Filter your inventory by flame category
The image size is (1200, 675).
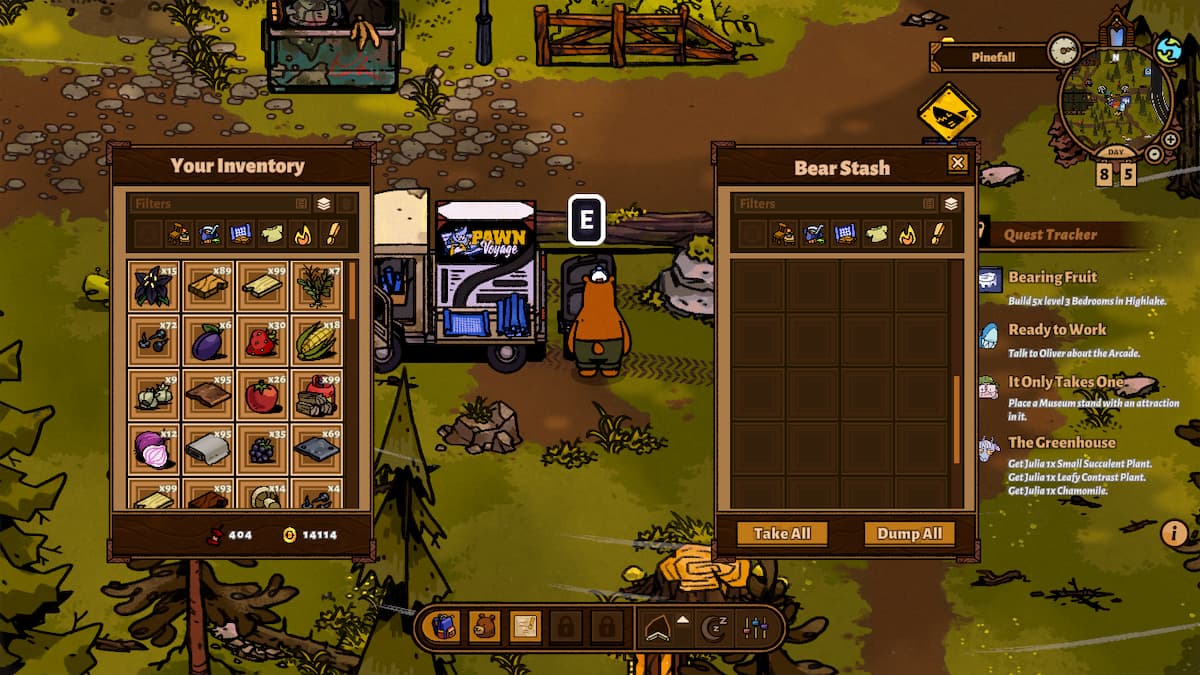click(302, 235)
